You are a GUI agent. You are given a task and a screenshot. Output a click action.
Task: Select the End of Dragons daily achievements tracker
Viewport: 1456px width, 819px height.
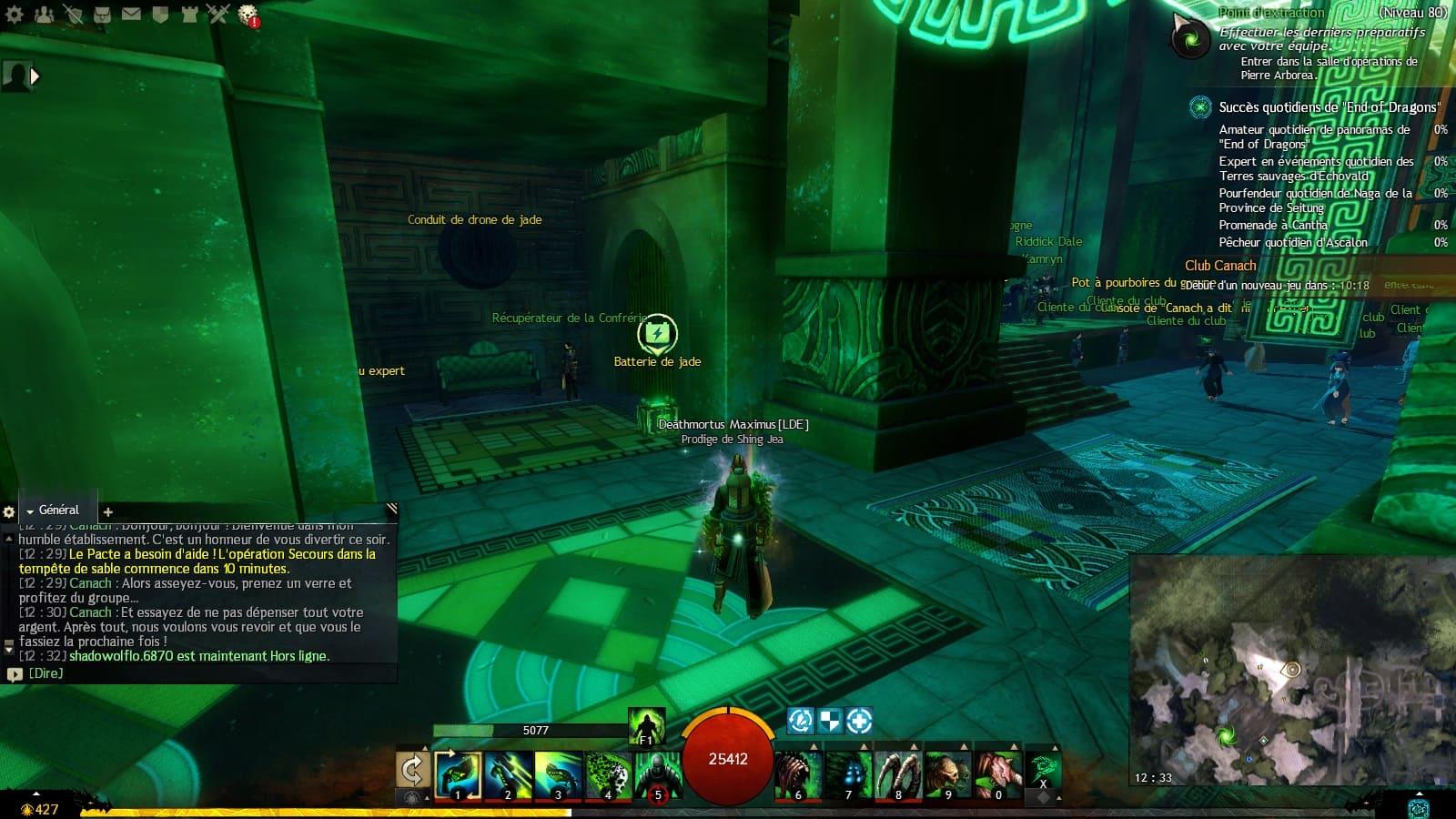pos(1329,107)
